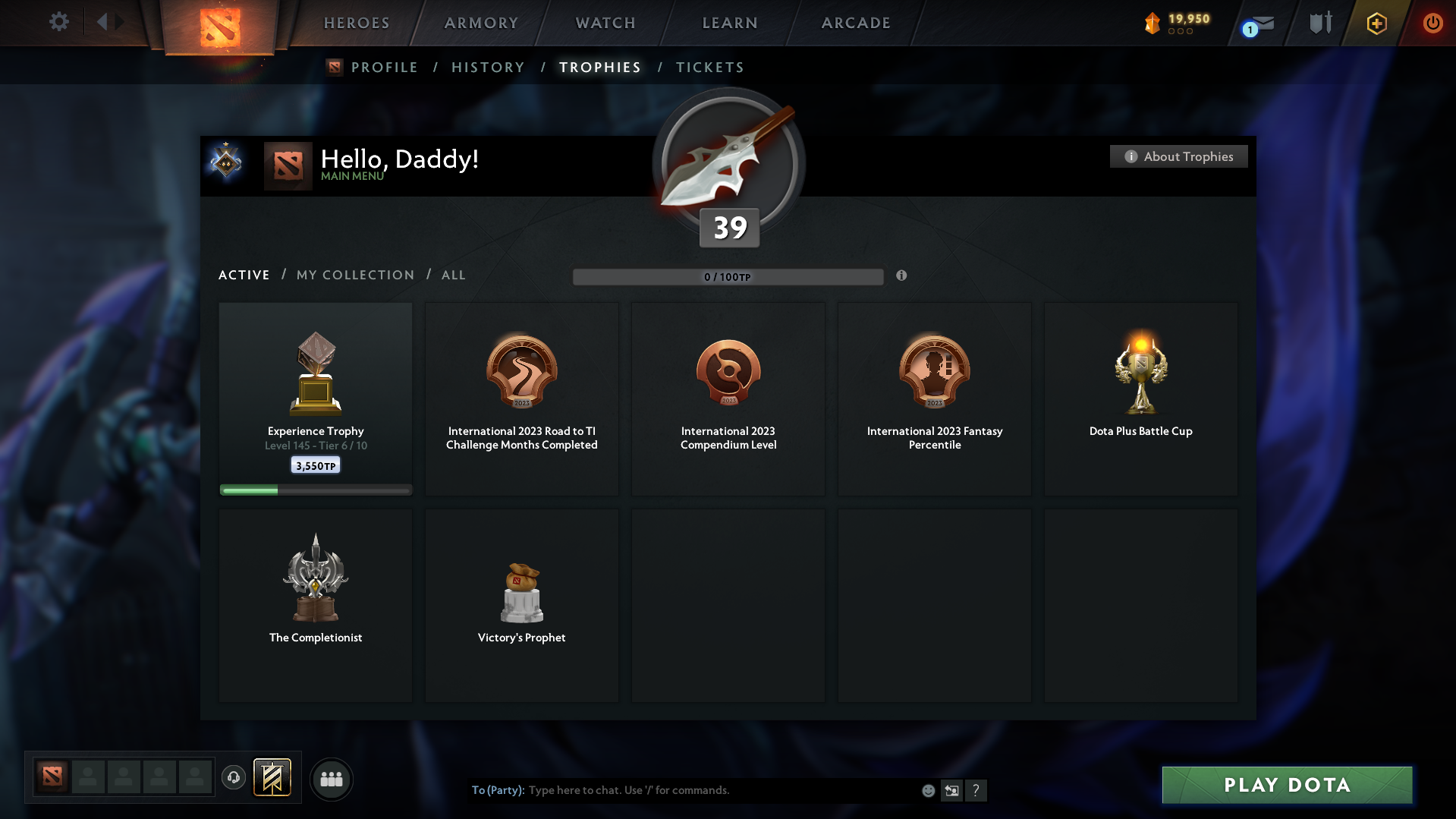
Task: Enable the ALL trophies filter
Action: click(453, 275)
